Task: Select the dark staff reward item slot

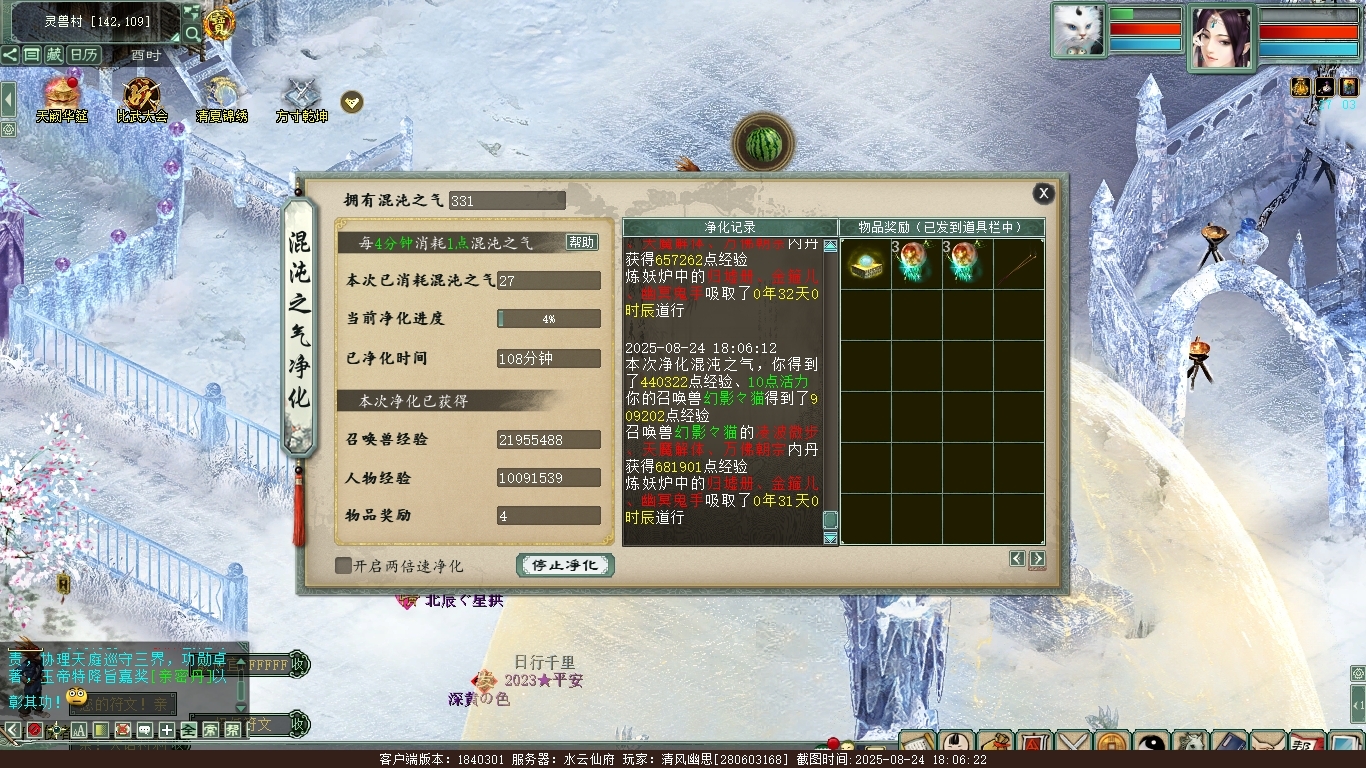Action: click(x=1019, y=264)
